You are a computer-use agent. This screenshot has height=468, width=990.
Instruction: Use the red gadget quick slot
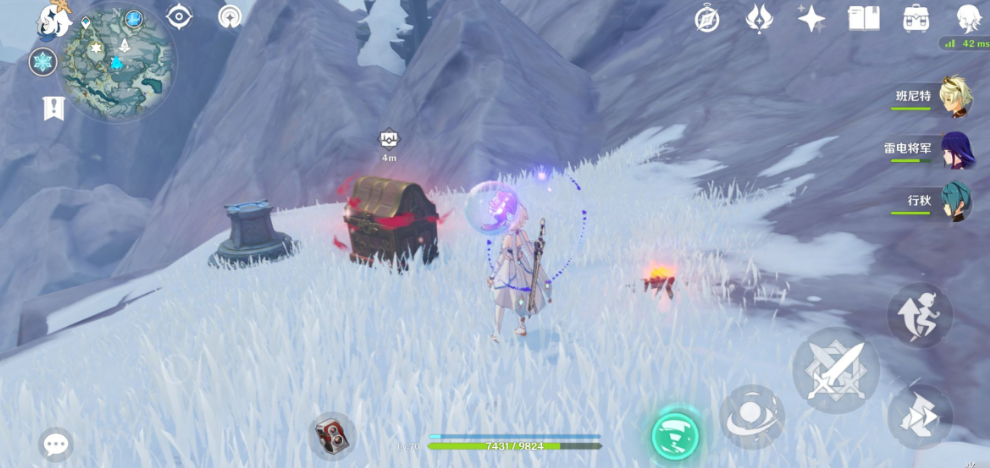[x=331, y=435]
